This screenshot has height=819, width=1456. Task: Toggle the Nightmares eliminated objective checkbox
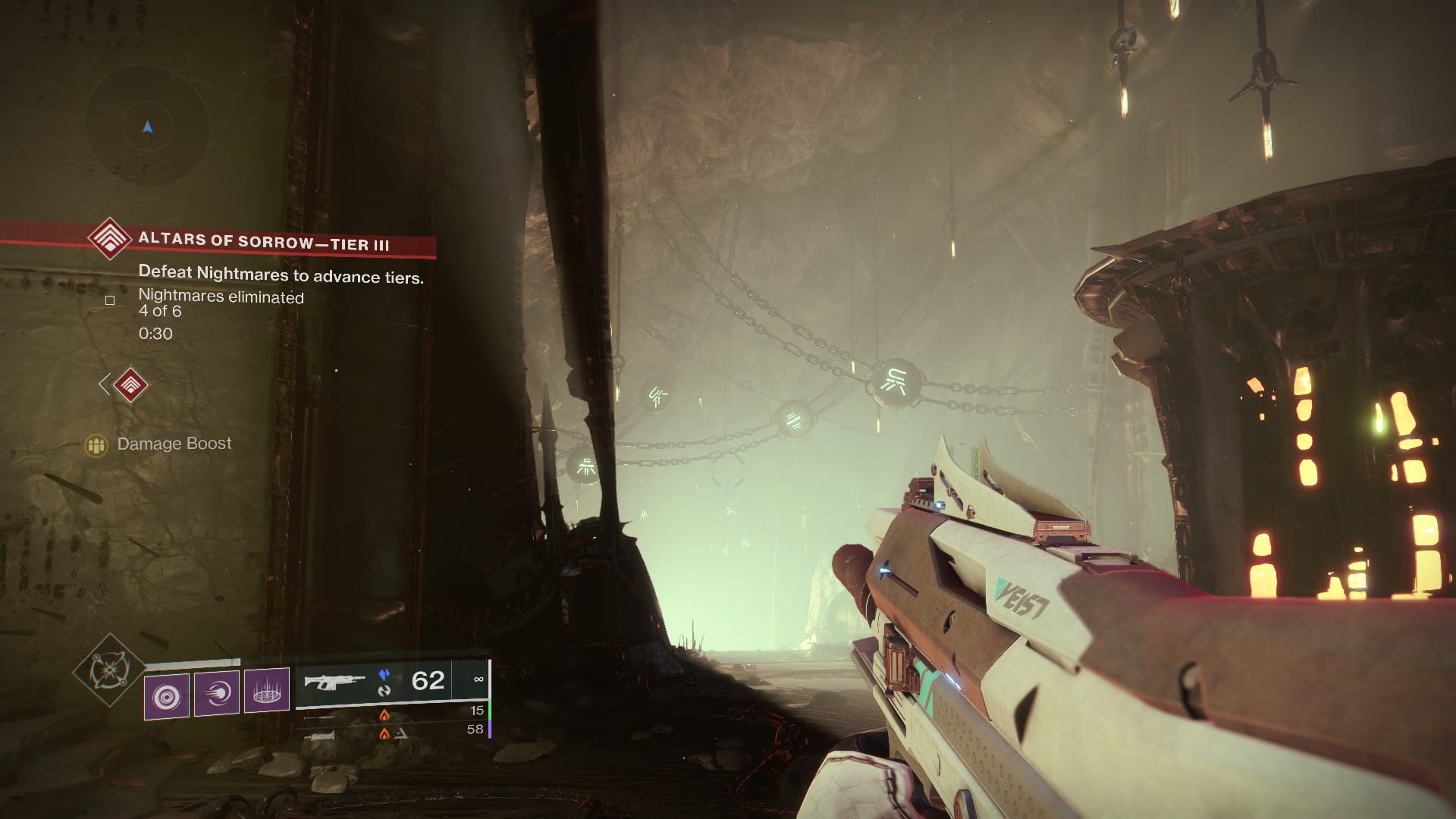[x=109, y=300]
